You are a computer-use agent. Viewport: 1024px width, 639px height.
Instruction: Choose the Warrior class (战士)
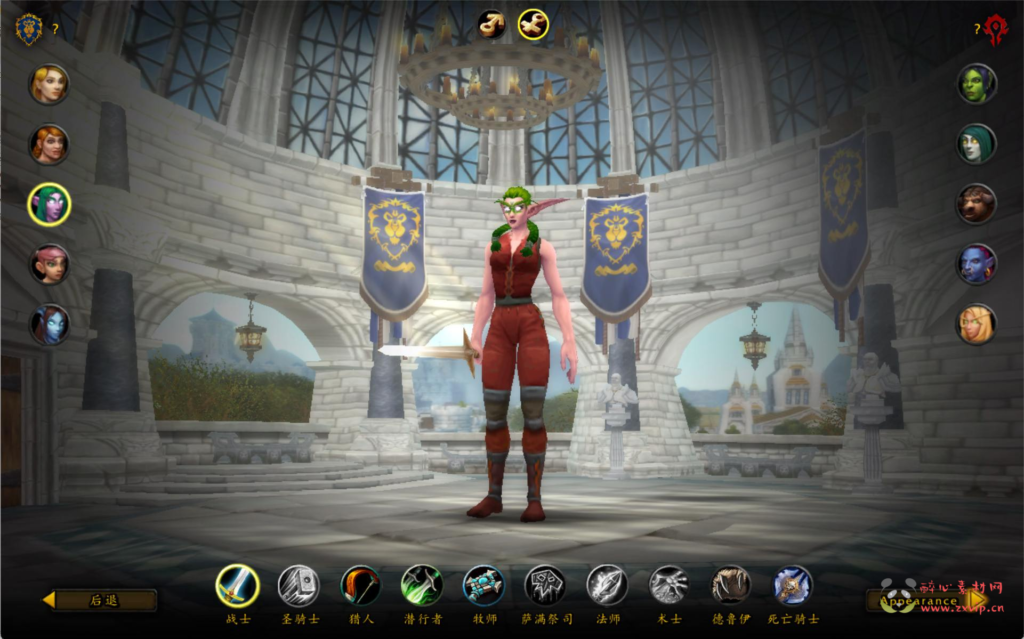[x=238, y=585]
